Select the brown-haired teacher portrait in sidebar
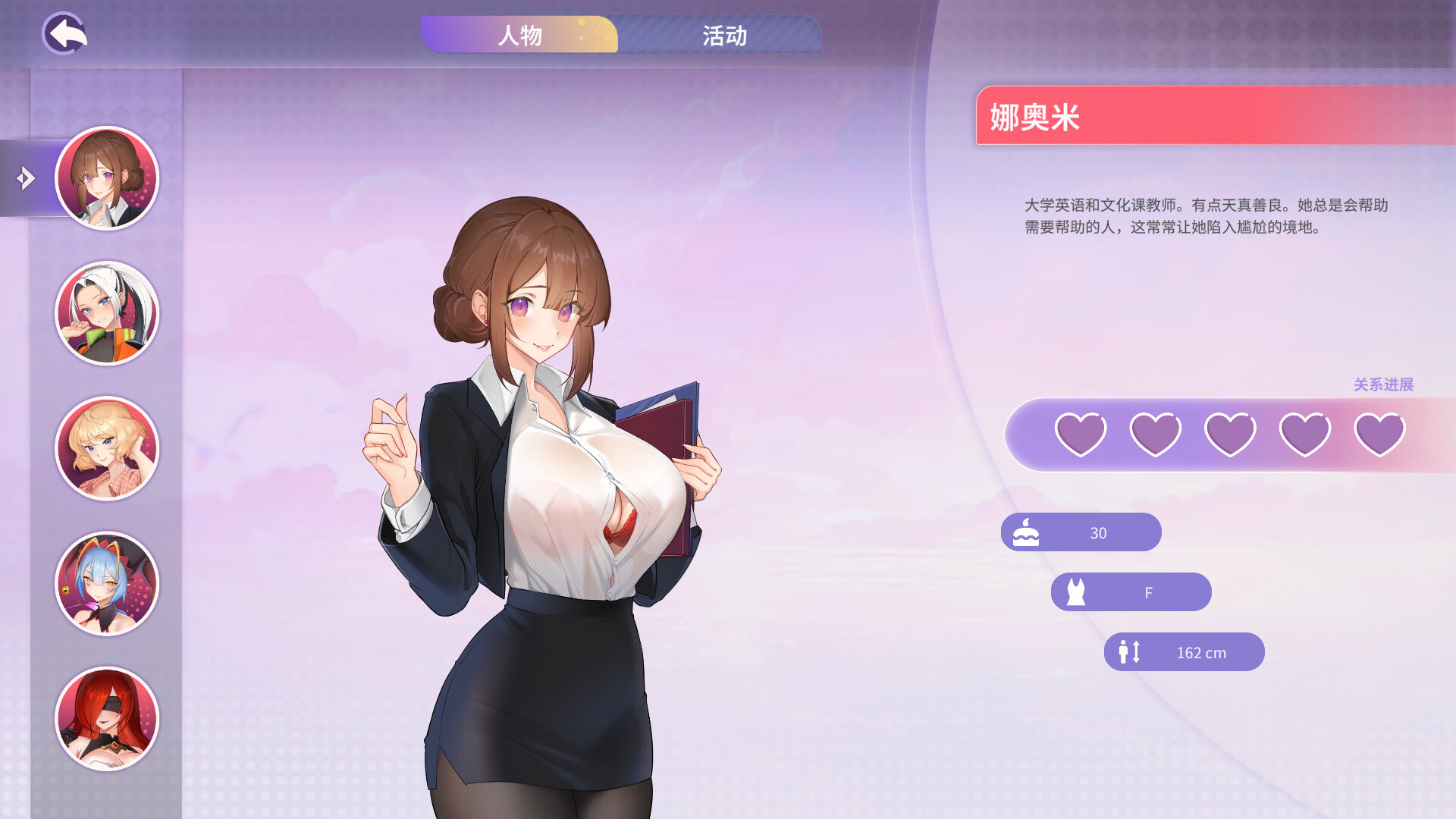 click(106, 177)
